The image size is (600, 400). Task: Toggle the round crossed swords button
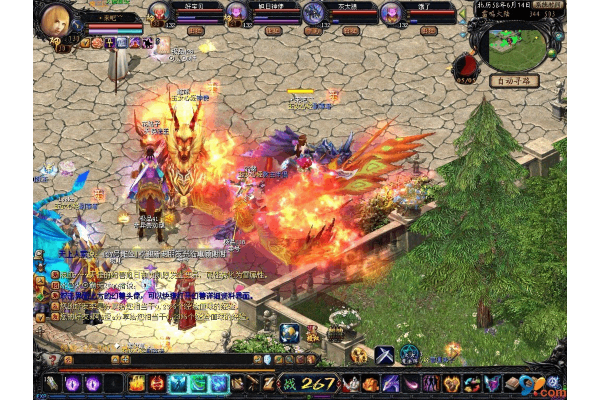pos(385,354)
